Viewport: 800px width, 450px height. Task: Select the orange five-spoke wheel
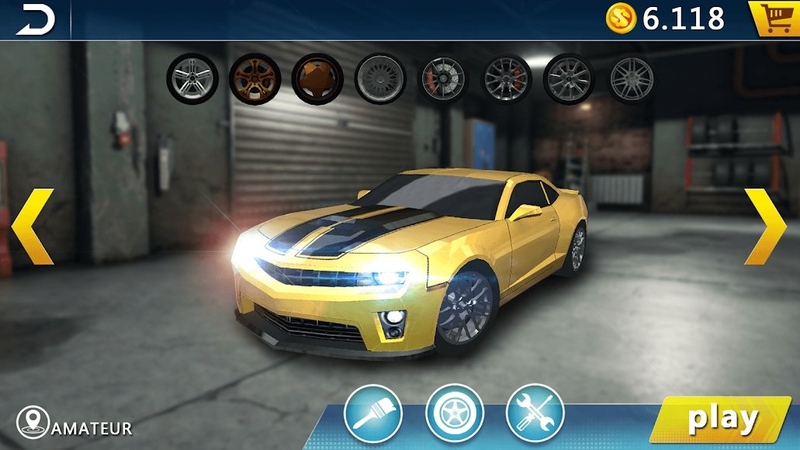[x=254, y=79]
